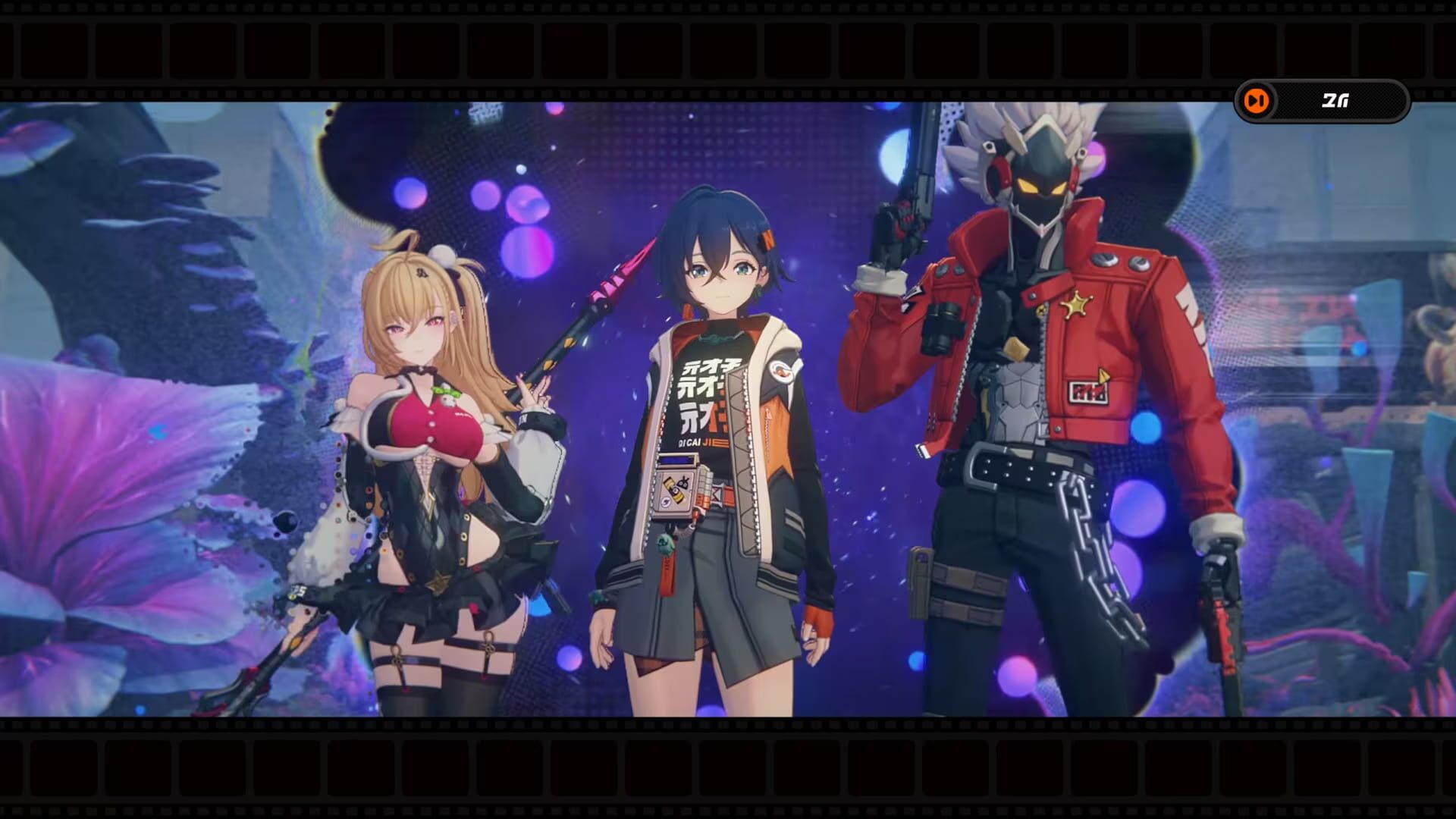1456x819 pixels.
Task: Click the play-next arrow inside orange circle
Action: [1256, 99]
